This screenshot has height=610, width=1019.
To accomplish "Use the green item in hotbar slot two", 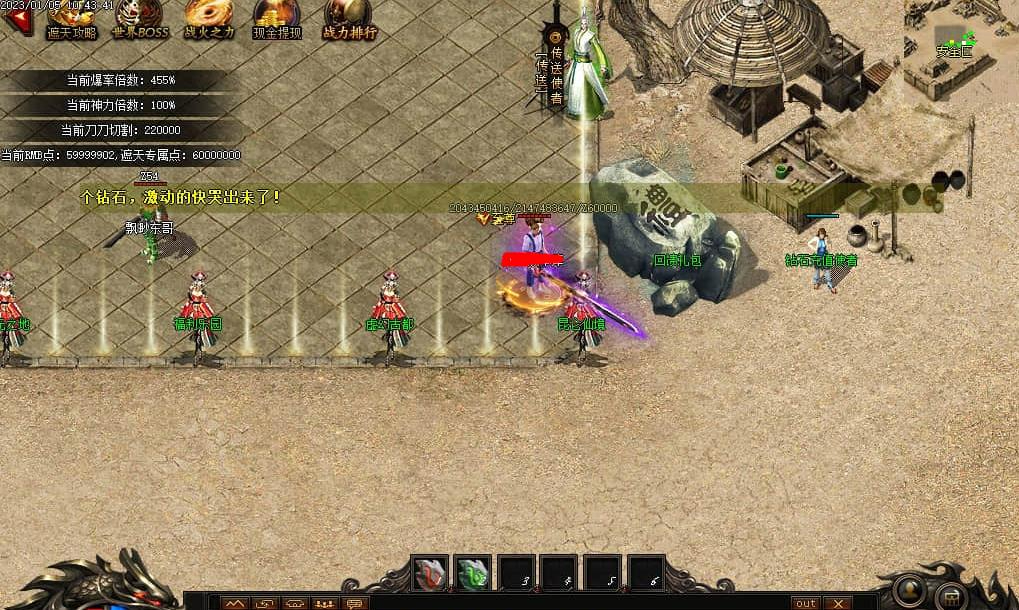I will (x=473, y=574).
